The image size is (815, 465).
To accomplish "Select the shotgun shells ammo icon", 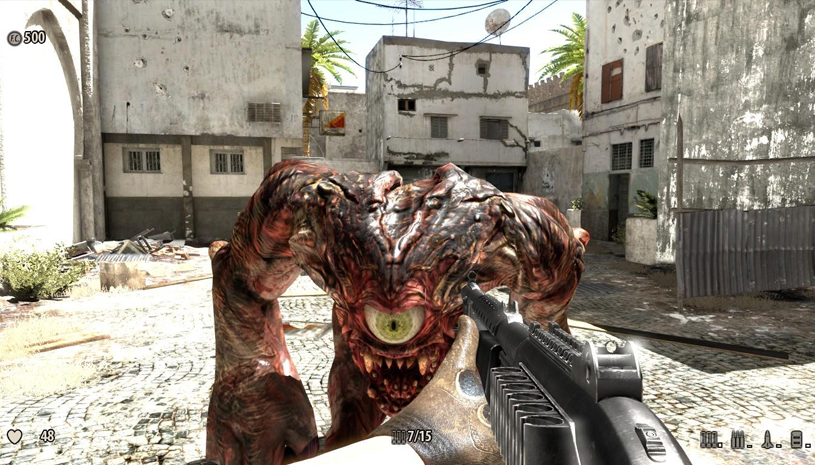I will coord(710,439).
